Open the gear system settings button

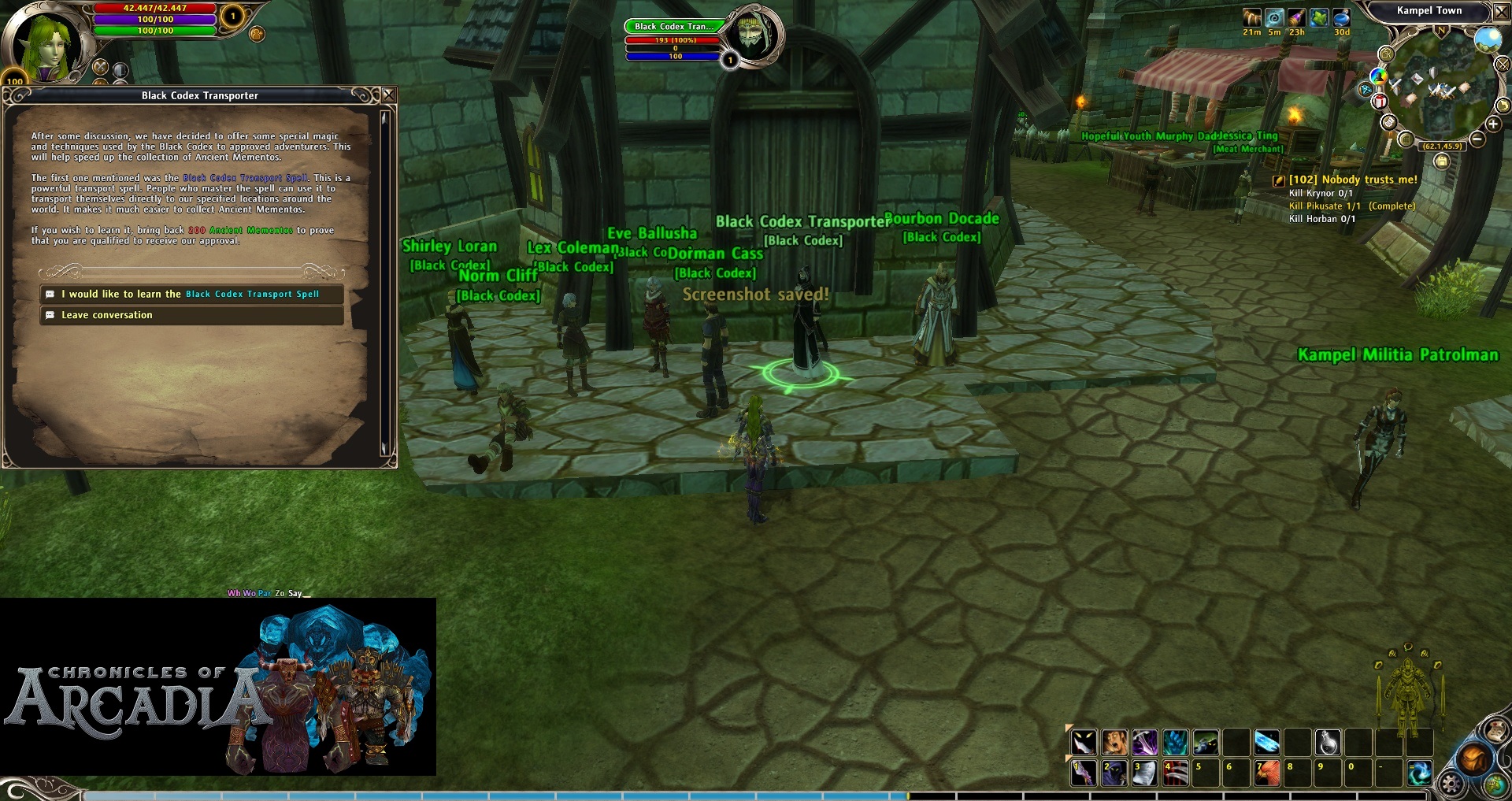(x=1451, y=784)
